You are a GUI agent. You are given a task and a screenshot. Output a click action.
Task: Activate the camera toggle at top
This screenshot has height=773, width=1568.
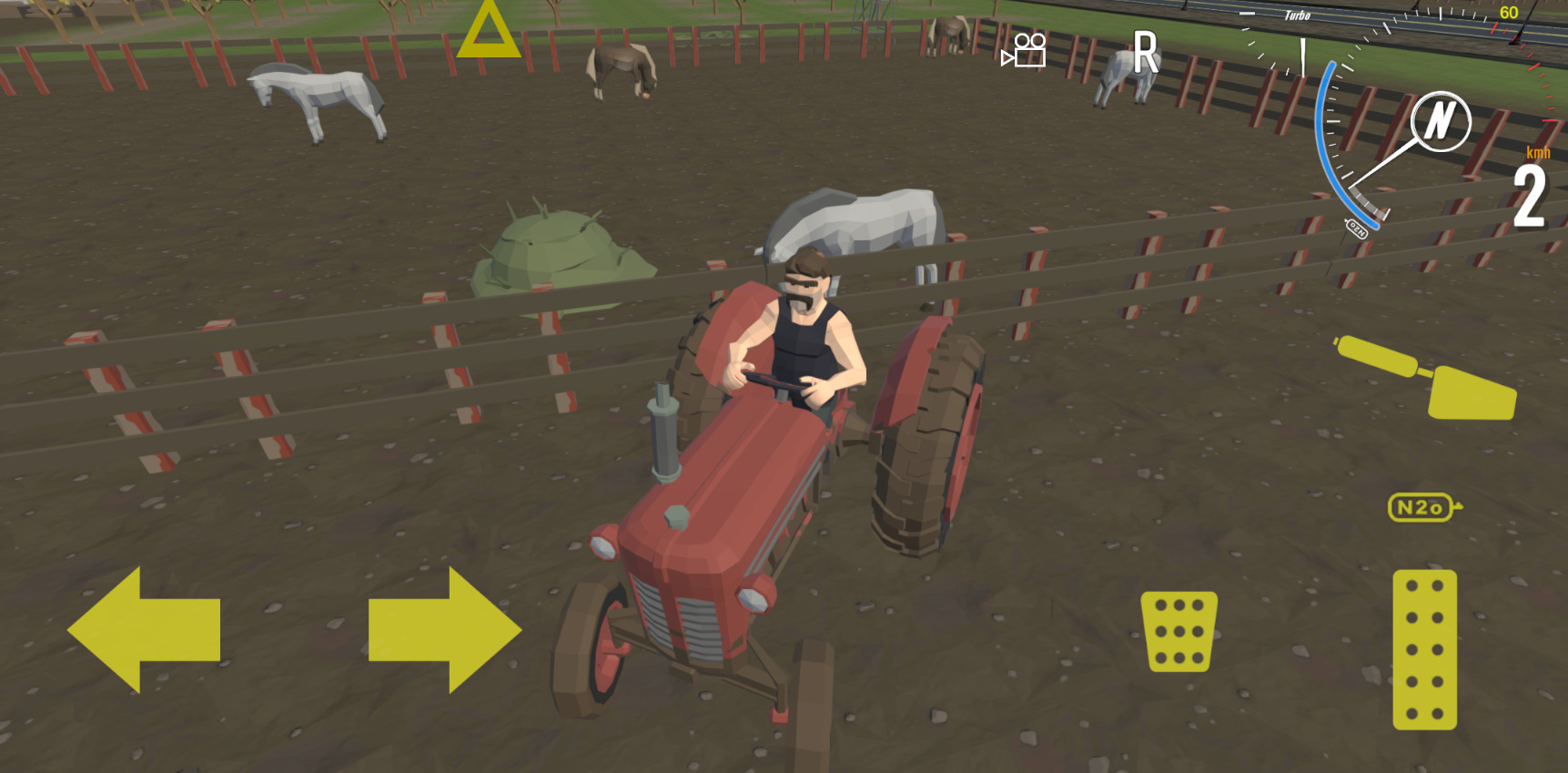(1023, 52)
